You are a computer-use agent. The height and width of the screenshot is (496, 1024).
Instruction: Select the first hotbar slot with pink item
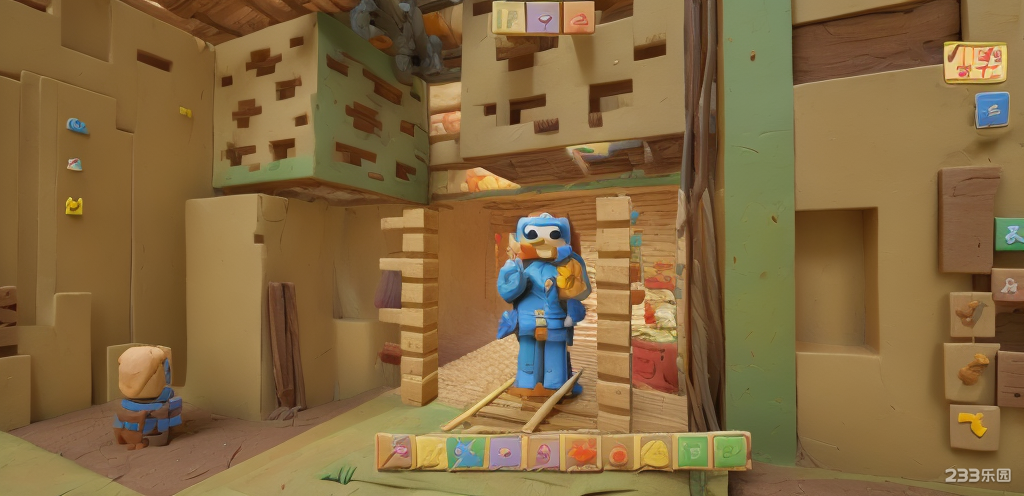[x=396, y=452]
